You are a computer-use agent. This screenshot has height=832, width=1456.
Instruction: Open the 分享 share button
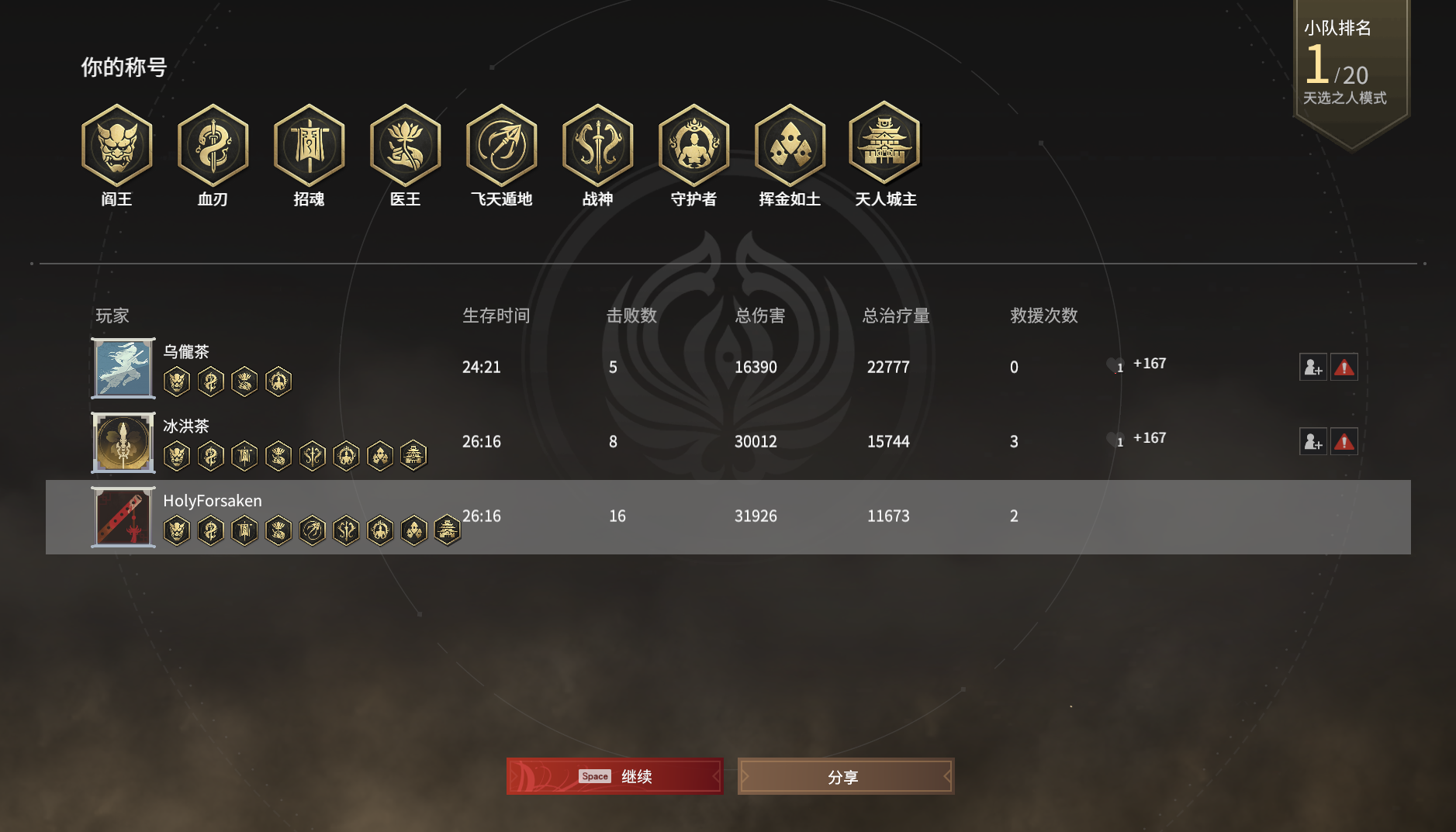point(846,776)
